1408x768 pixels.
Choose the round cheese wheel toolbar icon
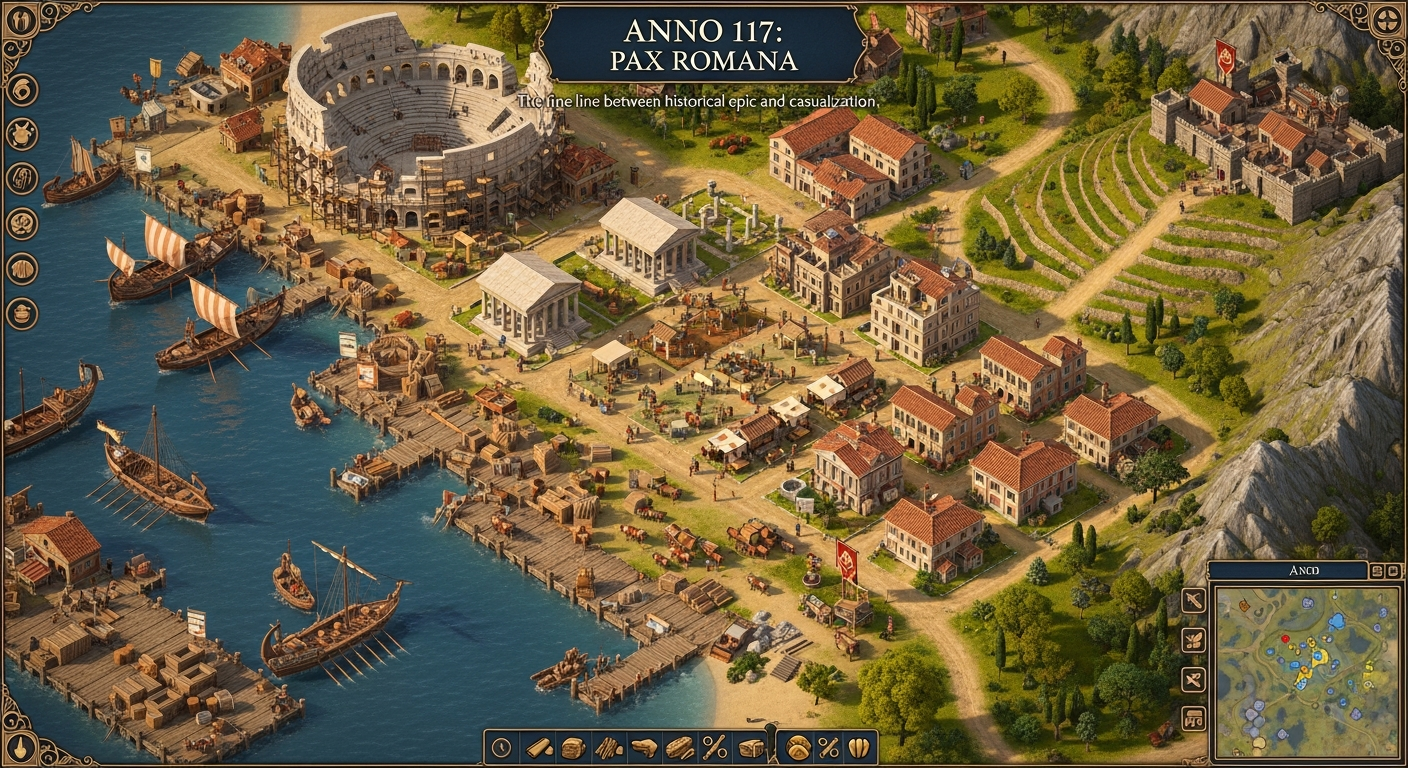798,747
